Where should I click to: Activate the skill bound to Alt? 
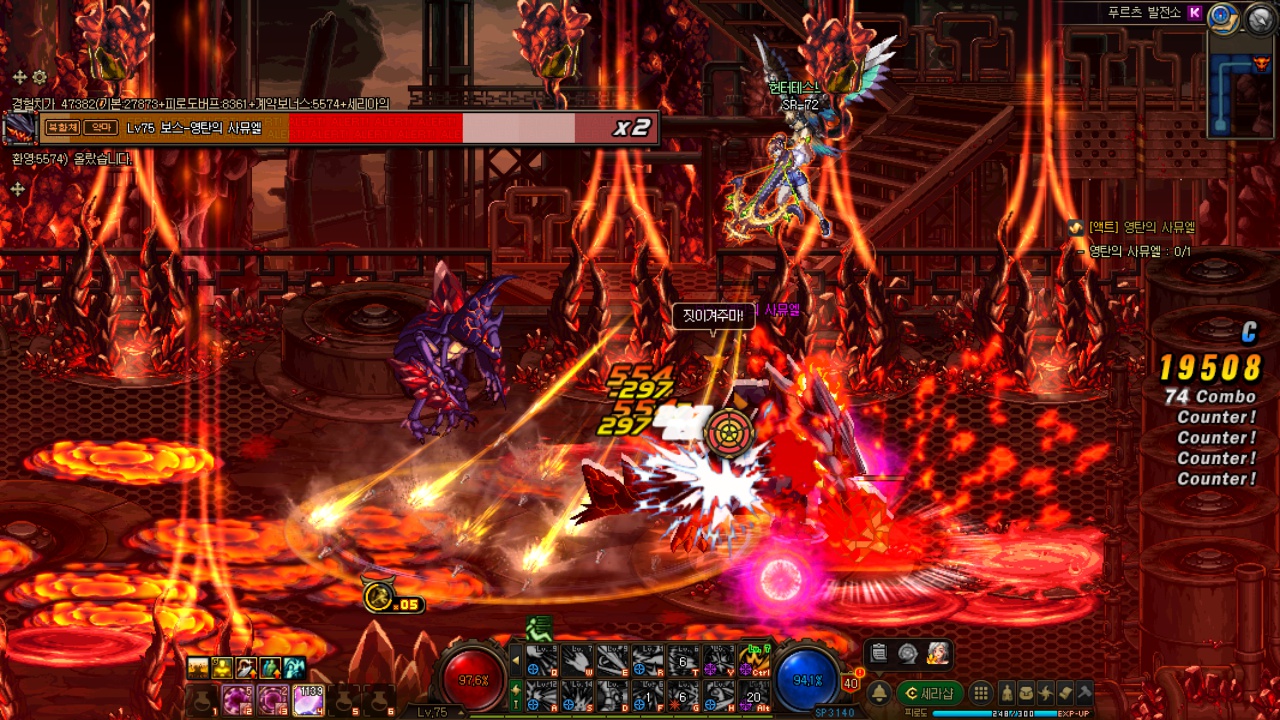click(754, 694)
